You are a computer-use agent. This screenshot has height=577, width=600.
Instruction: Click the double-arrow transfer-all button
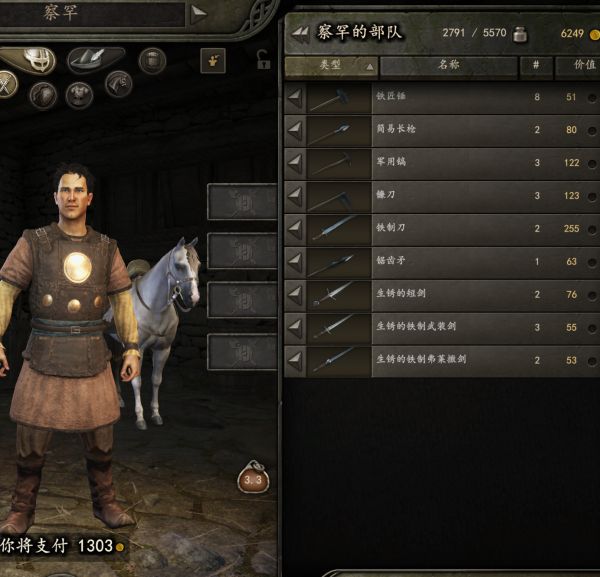tap(300, 34)
